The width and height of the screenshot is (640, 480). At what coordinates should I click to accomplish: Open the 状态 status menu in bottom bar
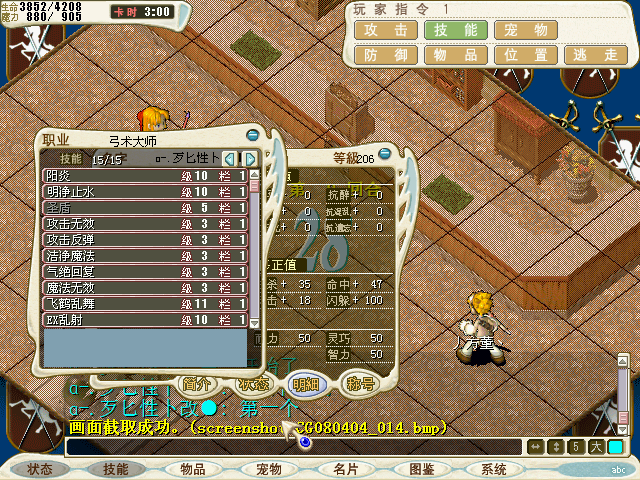40,468
